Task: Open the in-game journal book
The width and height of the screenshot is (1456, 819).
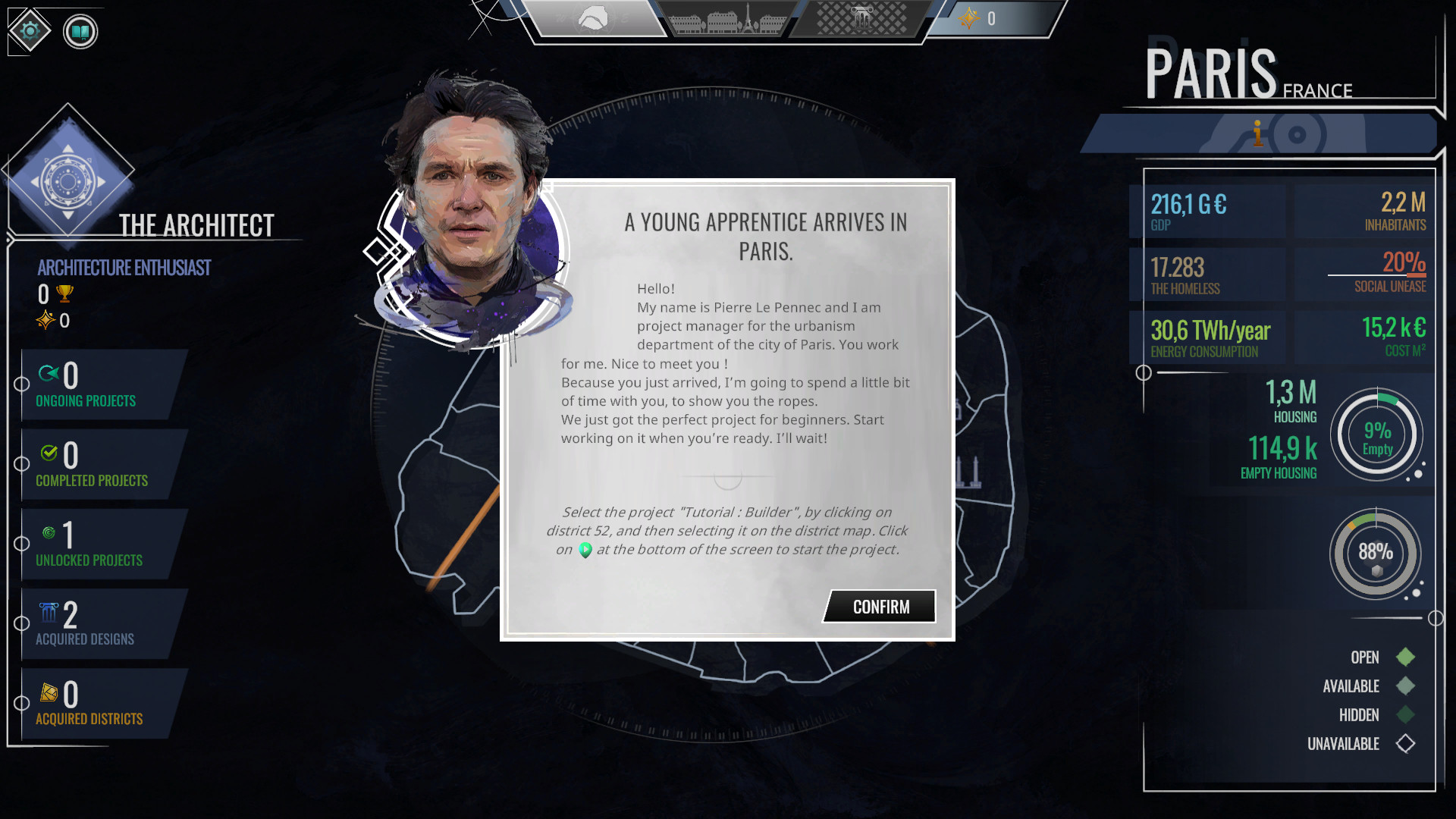Action: click(79, 31)
